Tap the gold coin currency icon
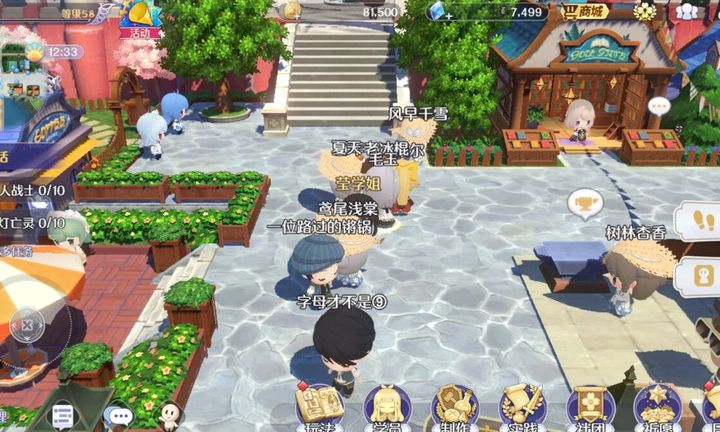Viewport: 720px width, 432px height. [x=292, y=10]
